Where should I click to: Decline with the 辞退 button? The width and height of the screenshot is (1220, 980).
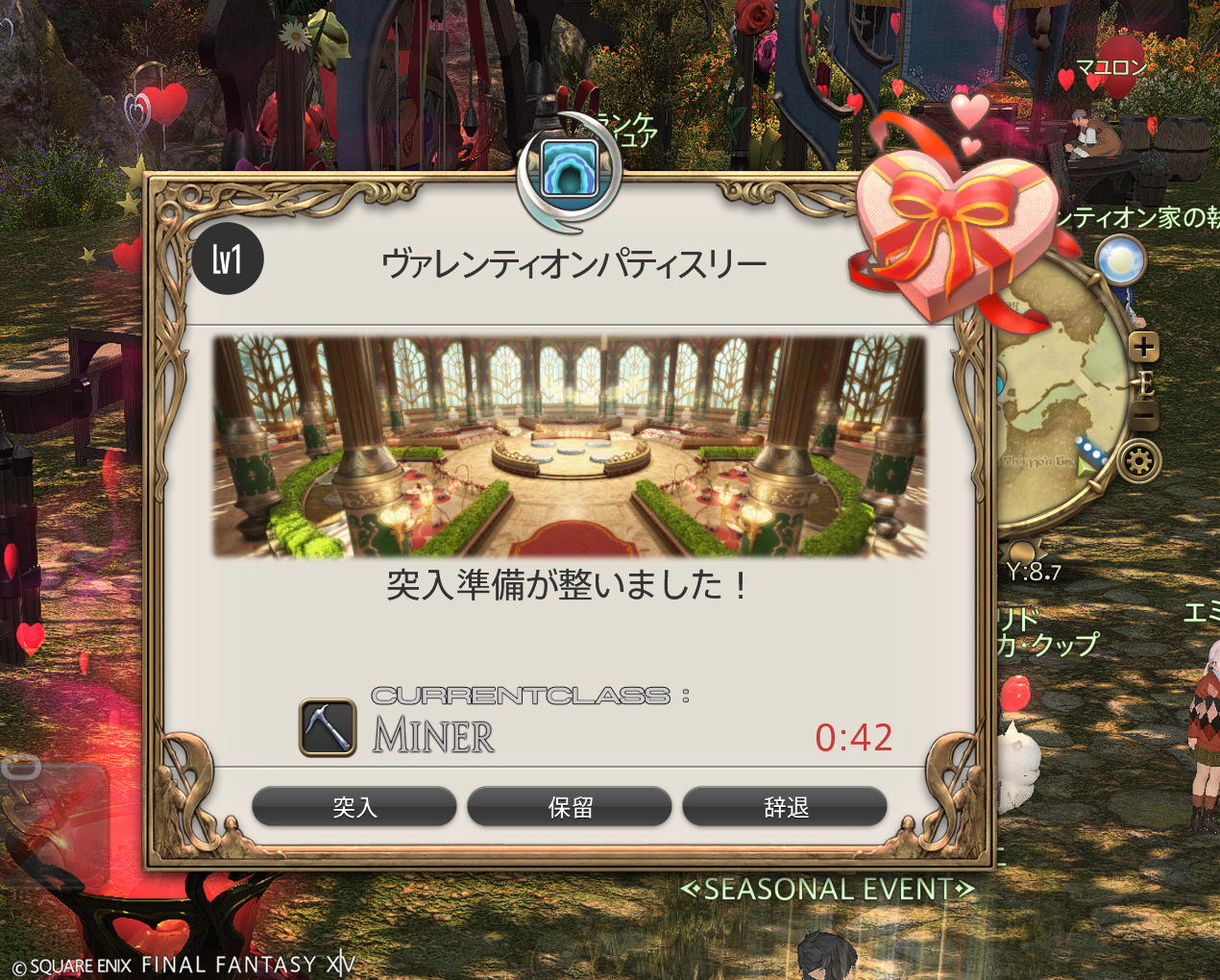[785, 807]
